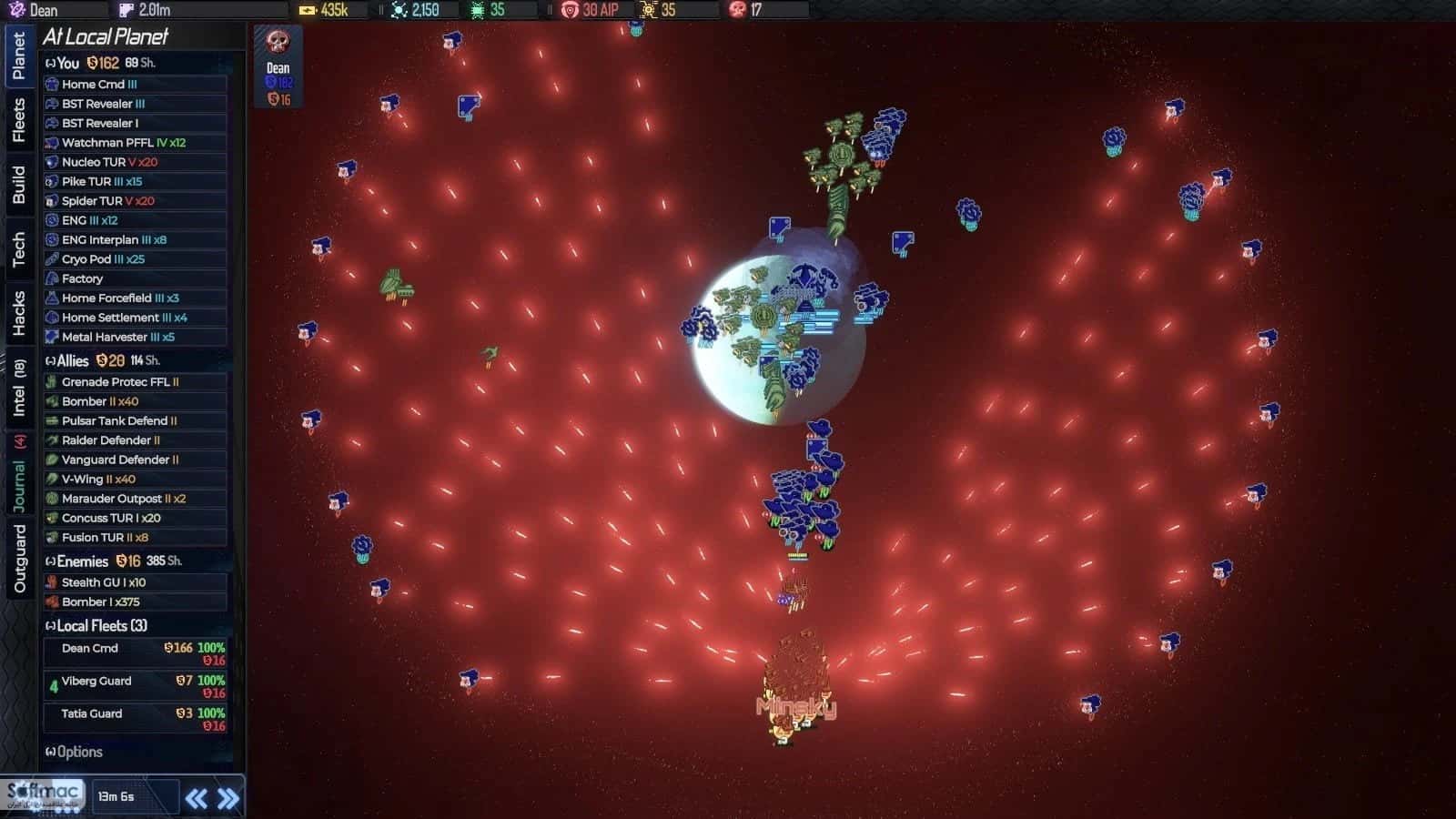The image size is (1456, 819).
Task: Click the fast-forward speed button
Action: click(x=227, y=796)
